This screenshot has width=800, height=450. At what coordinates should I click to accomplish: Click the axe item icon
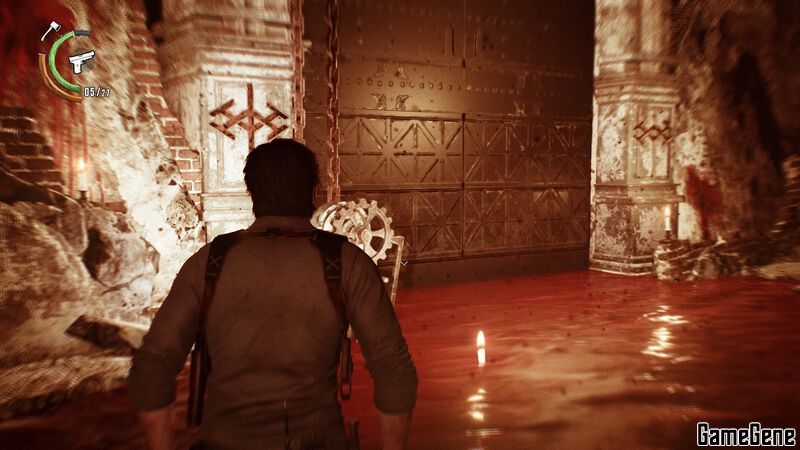(x=50, y=30)
